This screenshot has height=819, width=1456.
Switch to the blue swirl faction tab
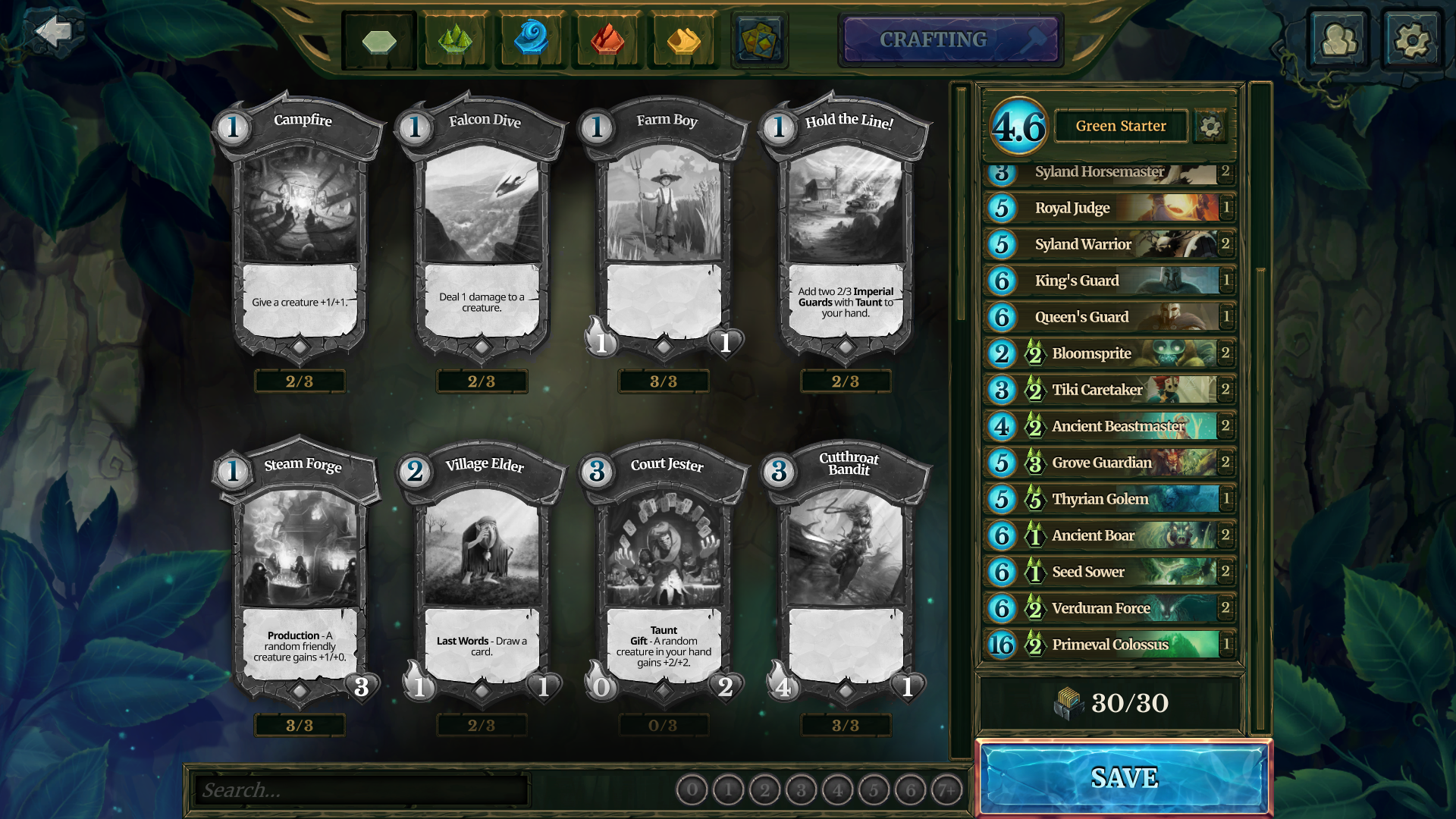(x=531, y=39)
